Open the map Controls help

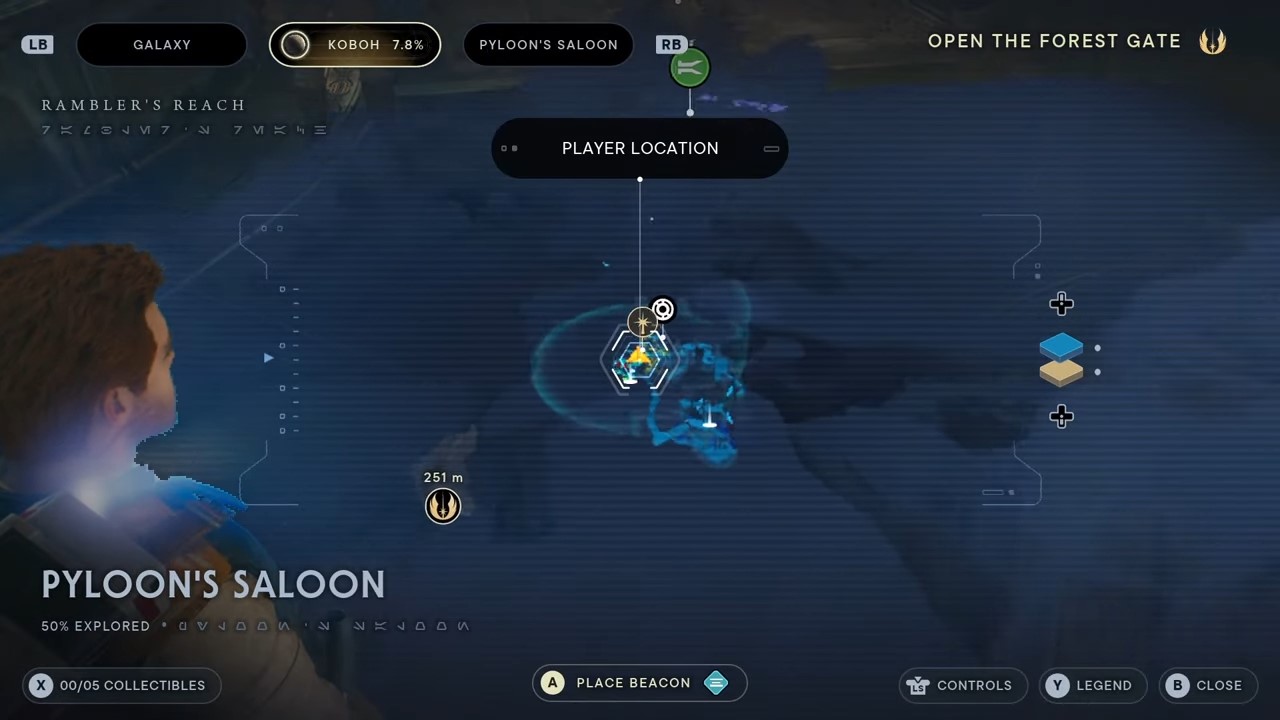pyautogui.click(x=963, y=685)
